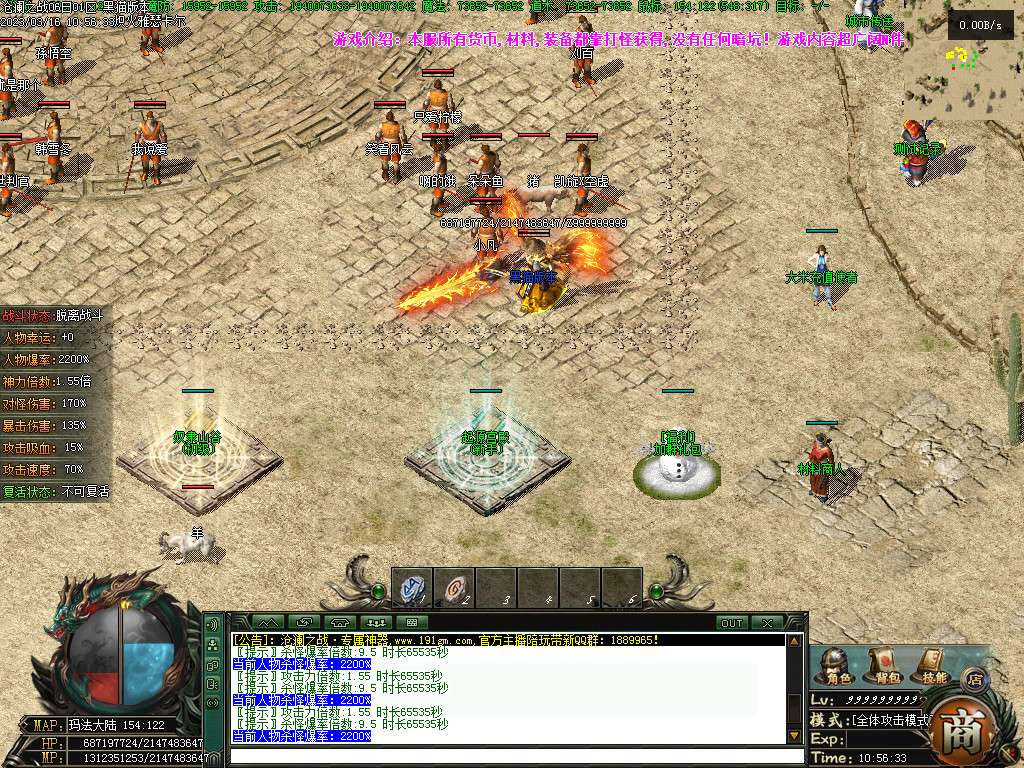Viewport: 1024px width, 768px height.
Task: Click the keyboard grid chat toolbar button
Action: point(411,623)
